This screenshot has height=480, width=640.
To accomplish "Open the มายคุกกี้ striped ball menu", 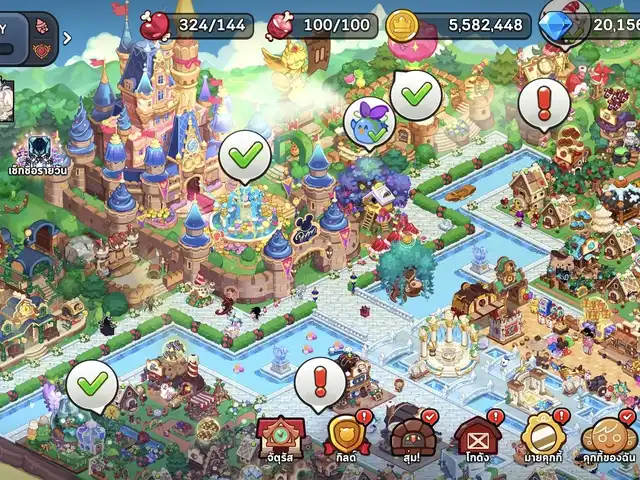I will point(541,437).
